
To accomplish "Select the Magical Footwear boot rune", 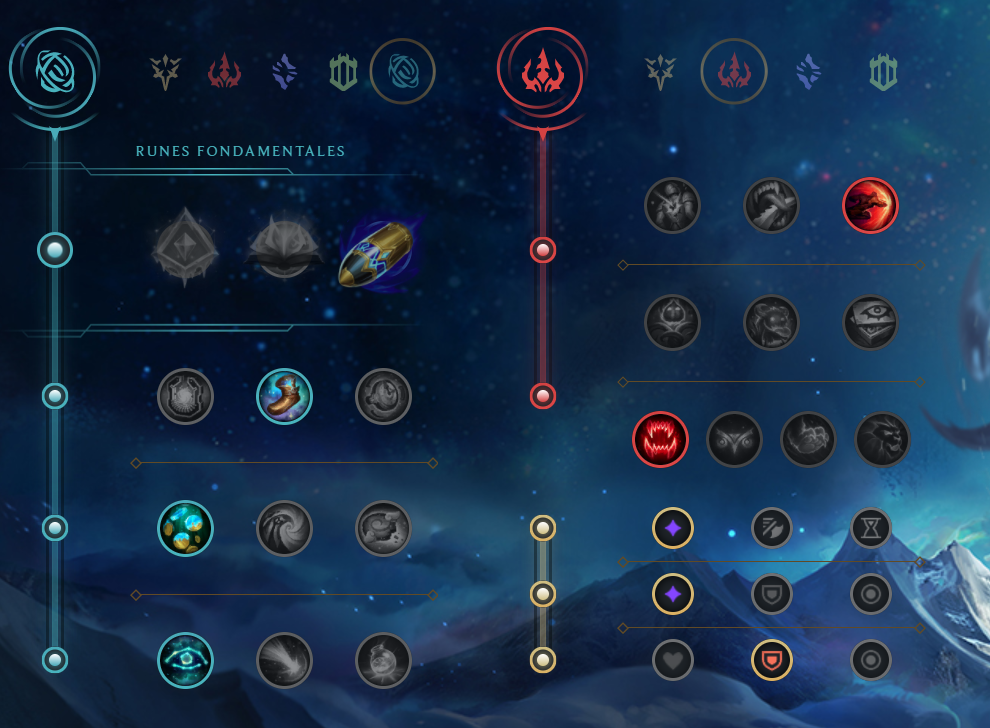I will click(284, 396).
